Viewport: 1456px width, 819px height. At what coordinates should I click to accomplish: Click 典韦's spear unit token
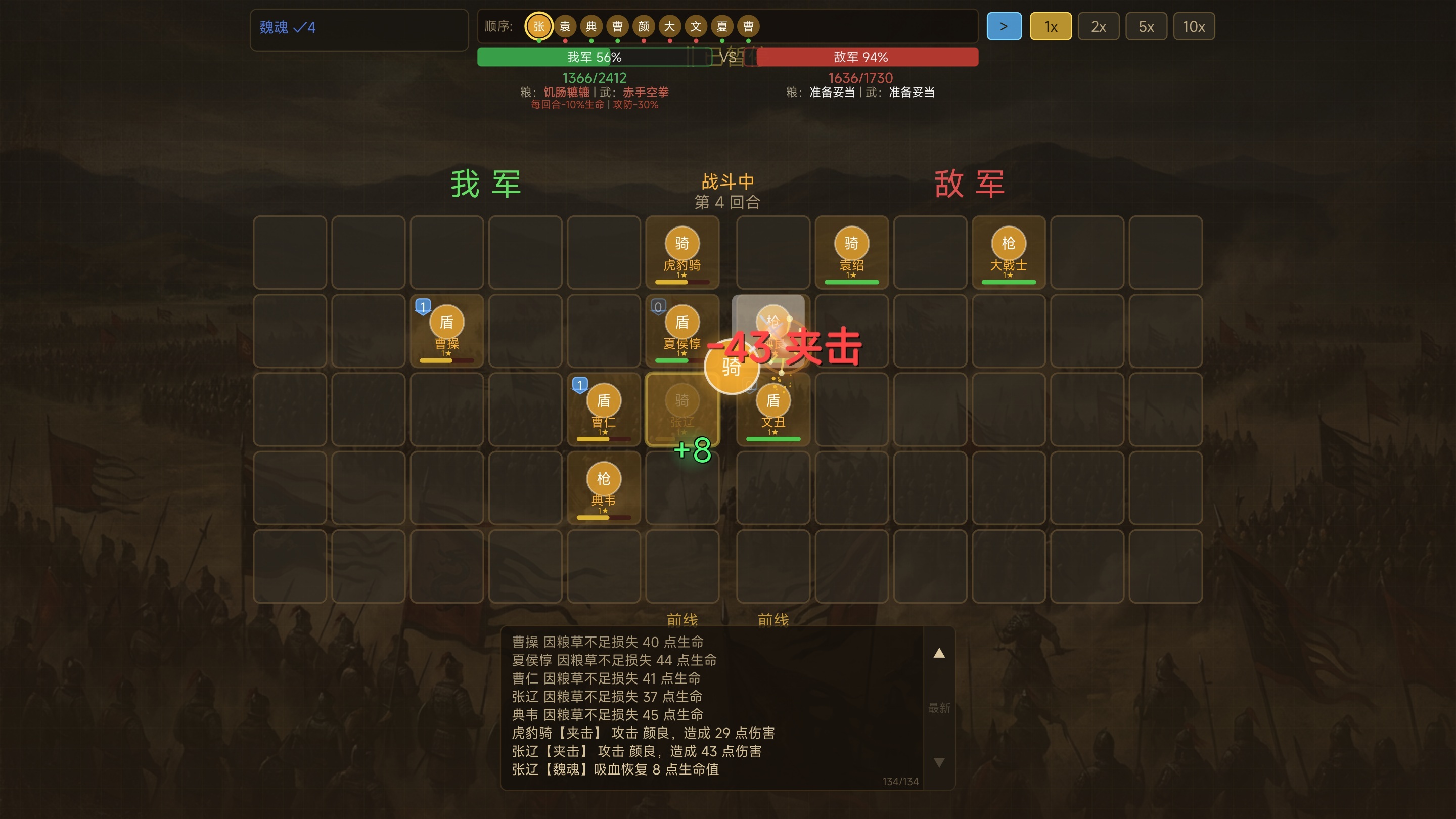pyautogui.click(x=604, y=488)
